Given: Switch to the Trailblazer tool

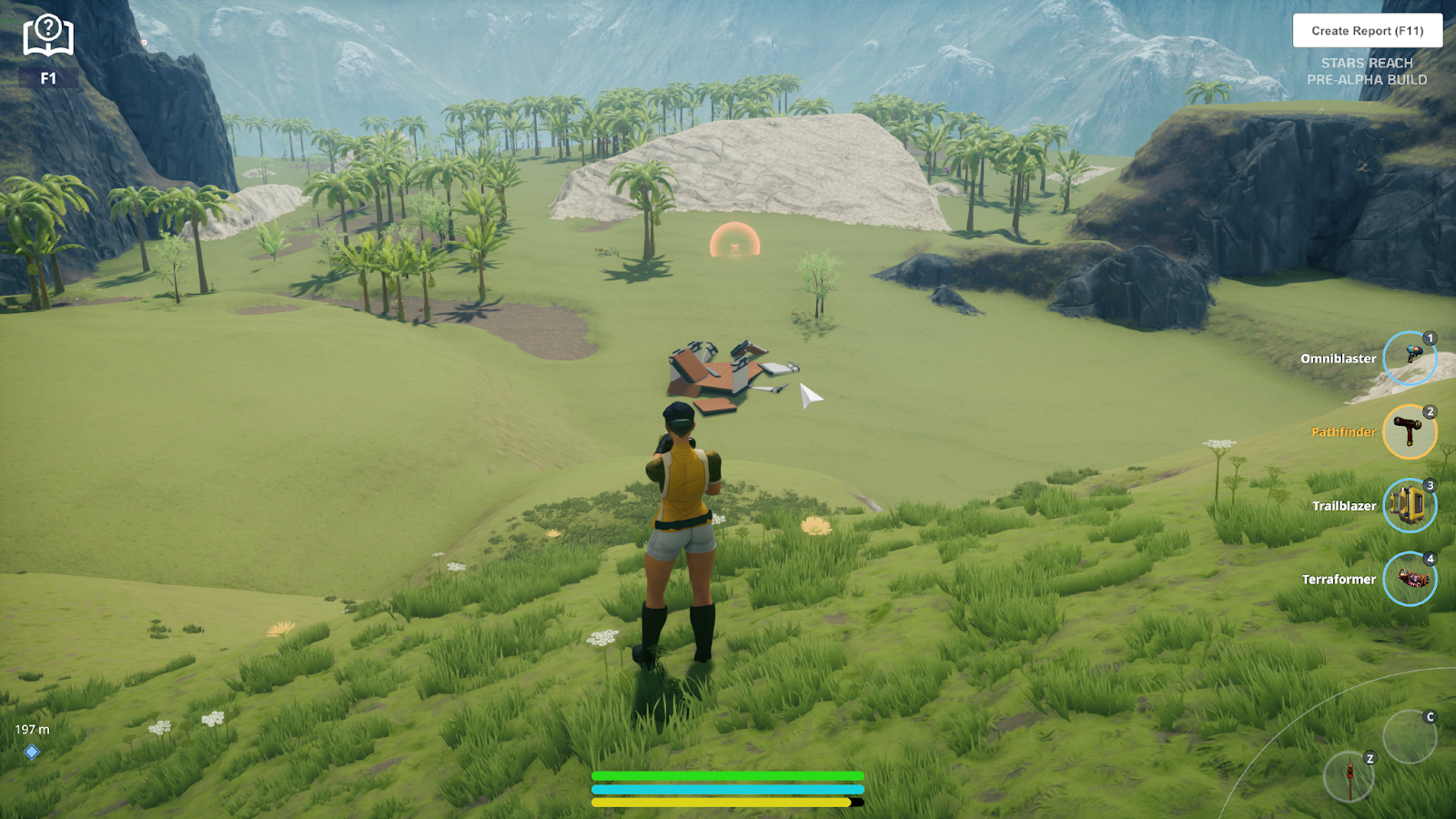Looking at the screenshot, I should tap(1409, 505).
